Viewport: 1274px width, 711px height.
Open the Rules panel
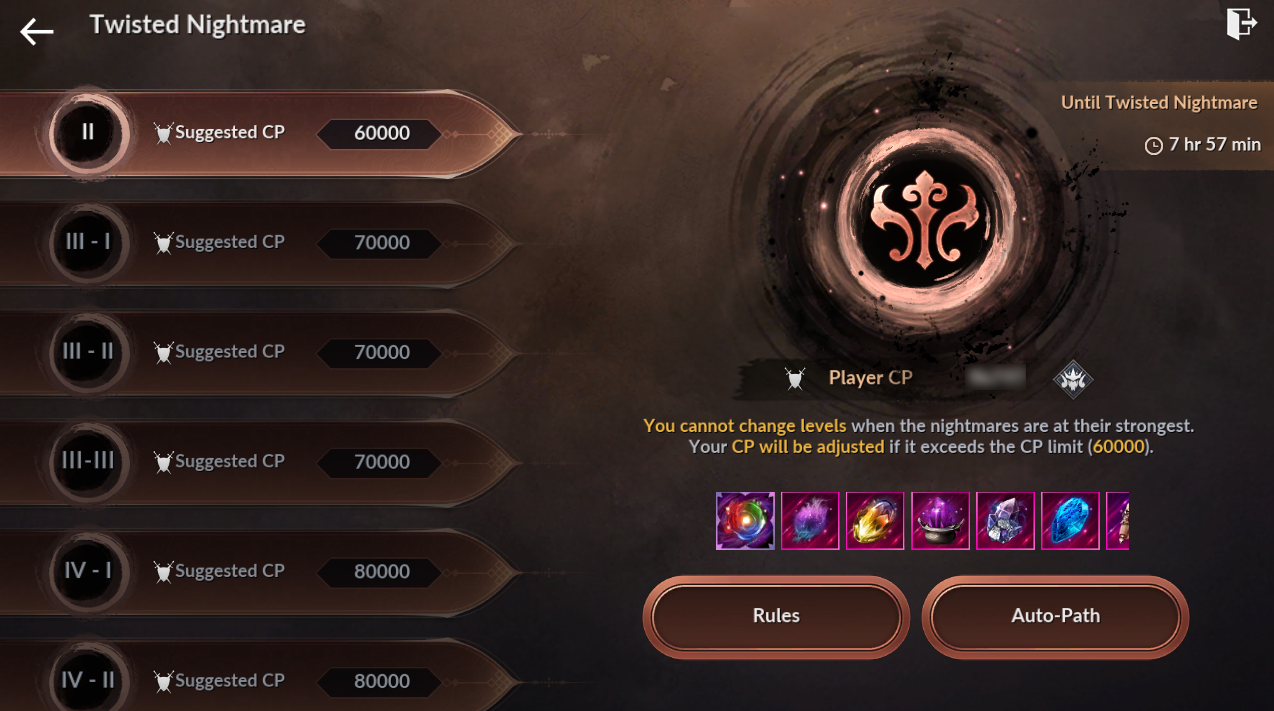click(x=776, y=616)
